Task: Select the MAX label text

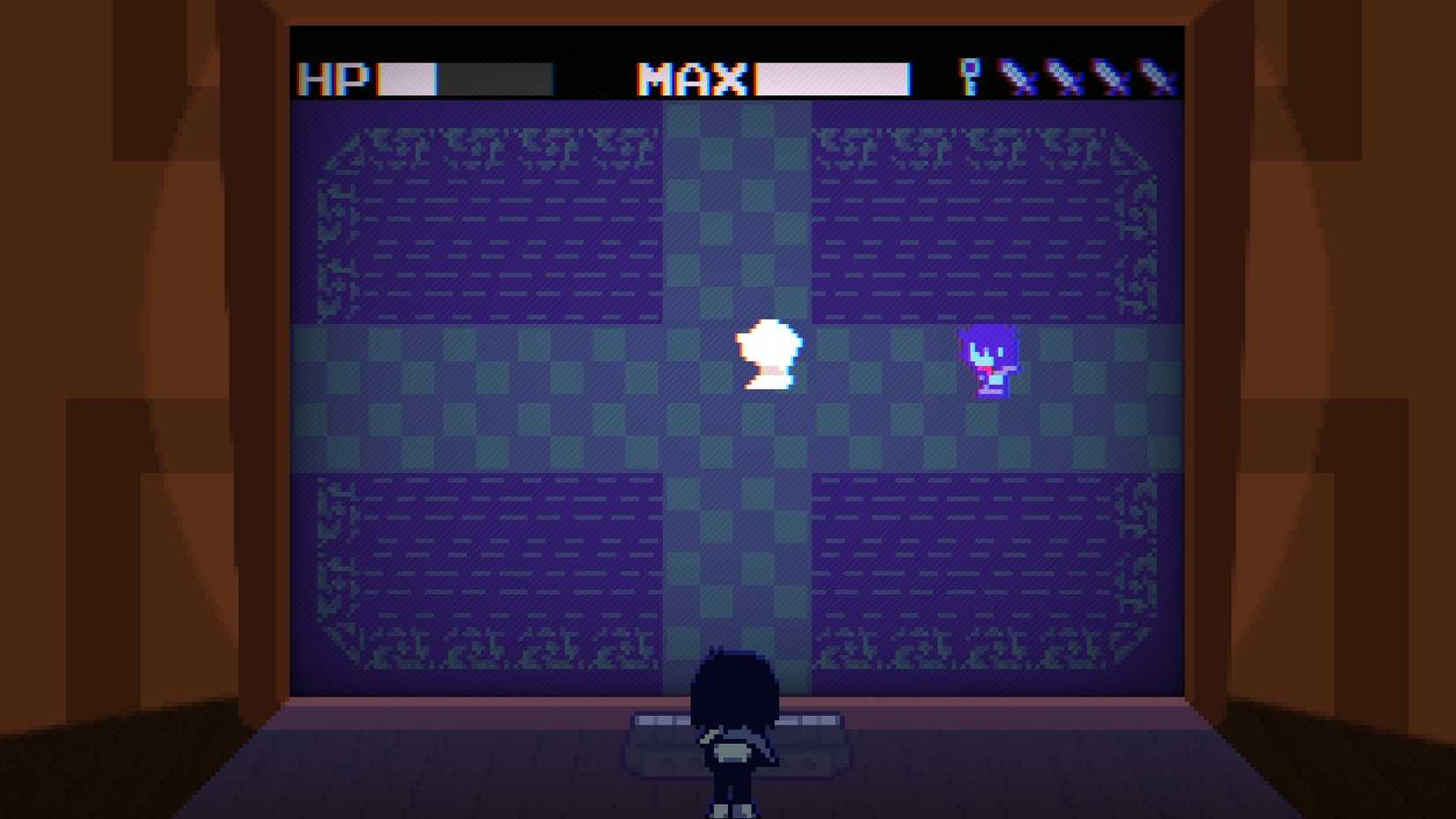Action: (x=693, y=79)
